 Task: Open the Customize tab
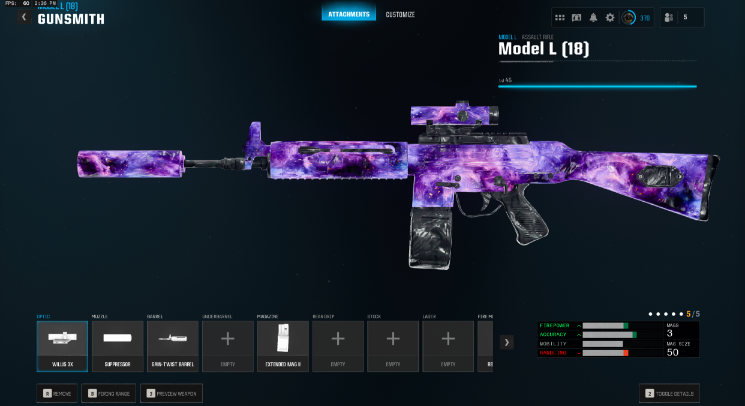[x=400, y=14]
